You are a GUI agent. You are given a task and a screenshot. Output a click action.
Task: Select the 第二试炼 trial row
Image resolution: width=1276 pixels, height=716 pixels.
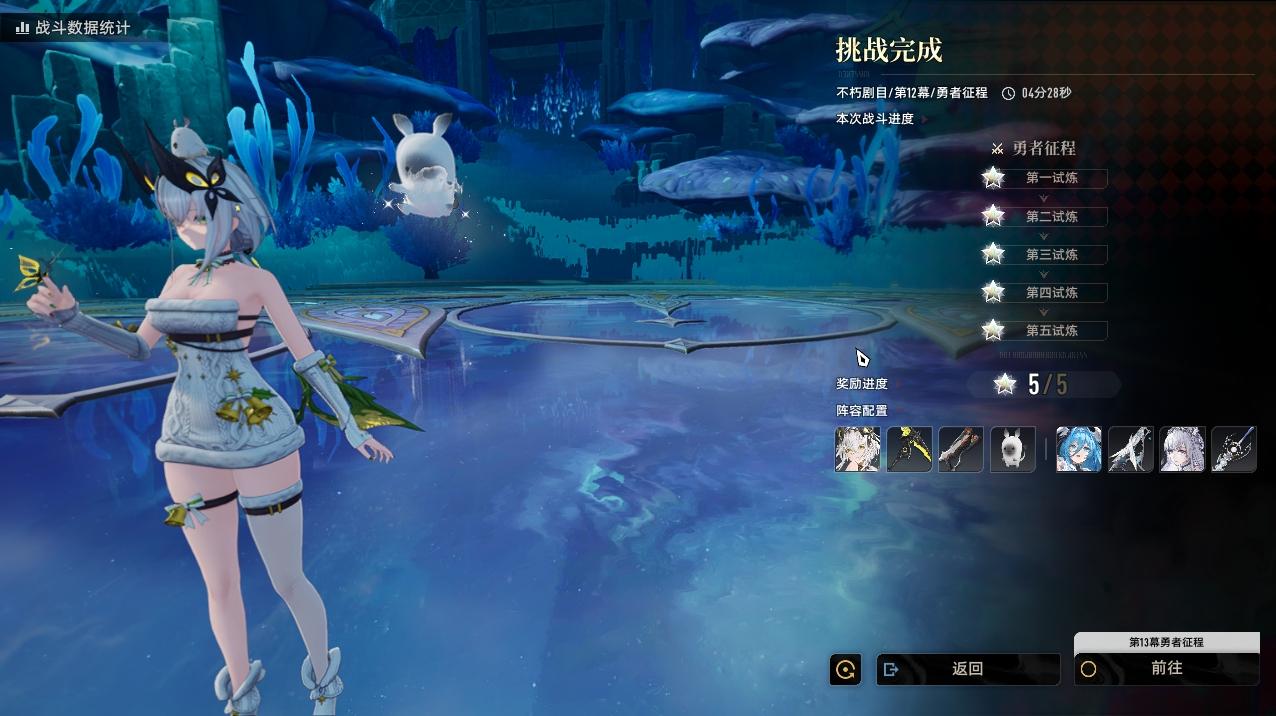(x=1051, y=217)
